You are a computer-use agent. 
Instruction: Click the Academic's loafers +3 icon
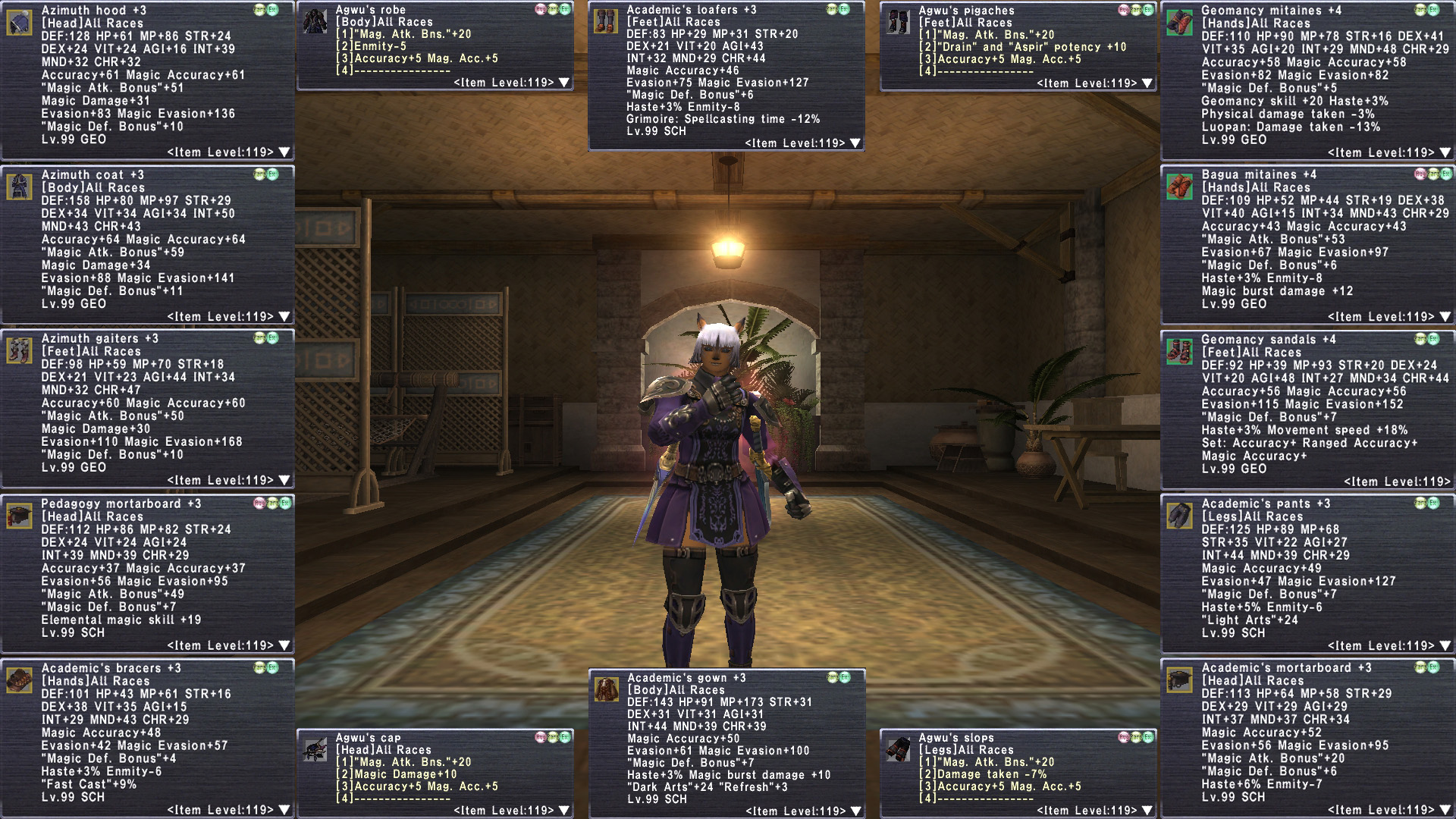[x=605, y=22]
